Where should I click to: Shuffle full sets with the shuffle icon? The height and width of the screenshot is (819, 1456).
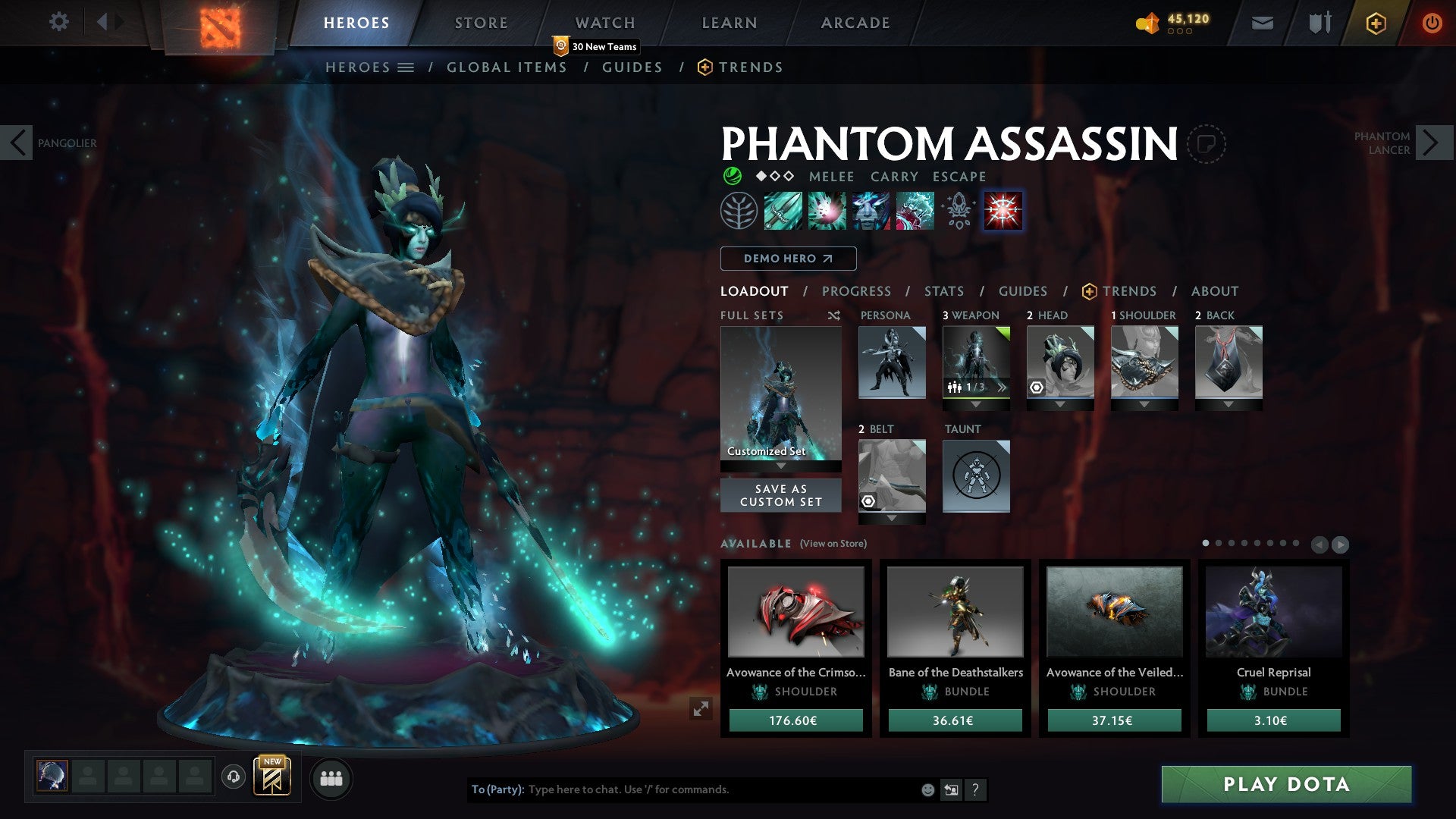[x=834, y=315]
